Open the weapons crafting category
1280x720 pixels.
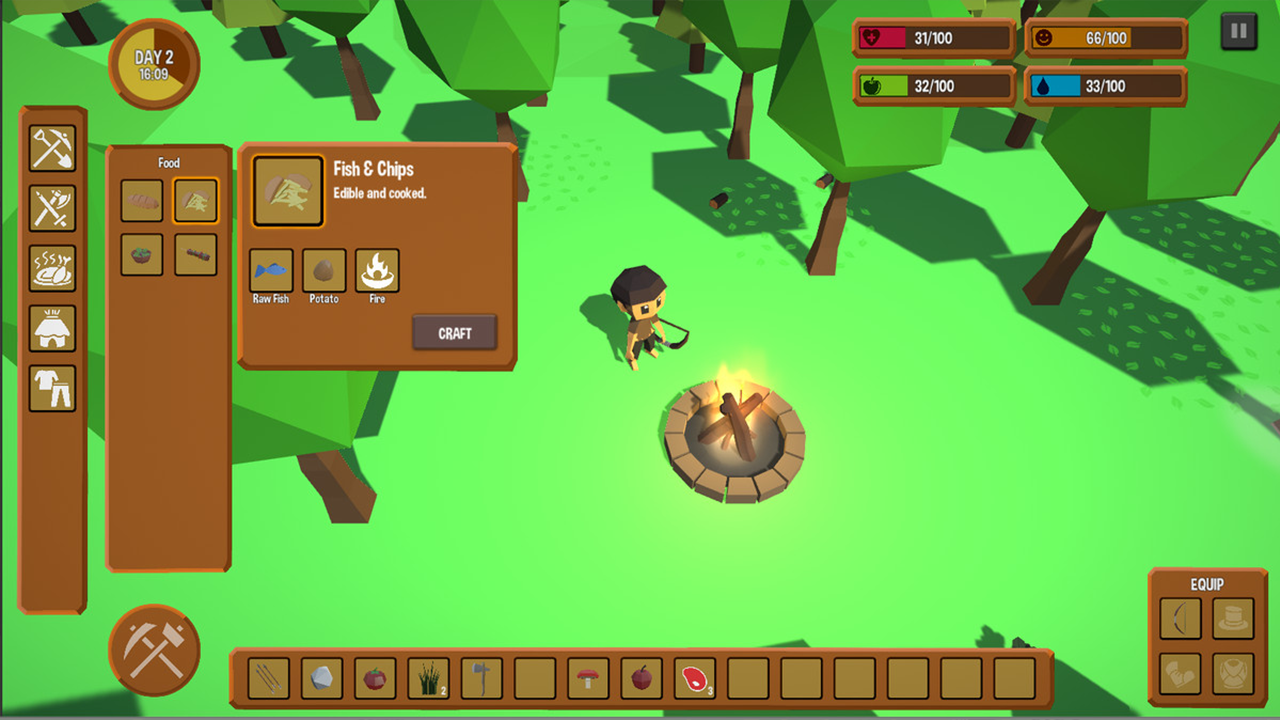[x=54, y=205]
